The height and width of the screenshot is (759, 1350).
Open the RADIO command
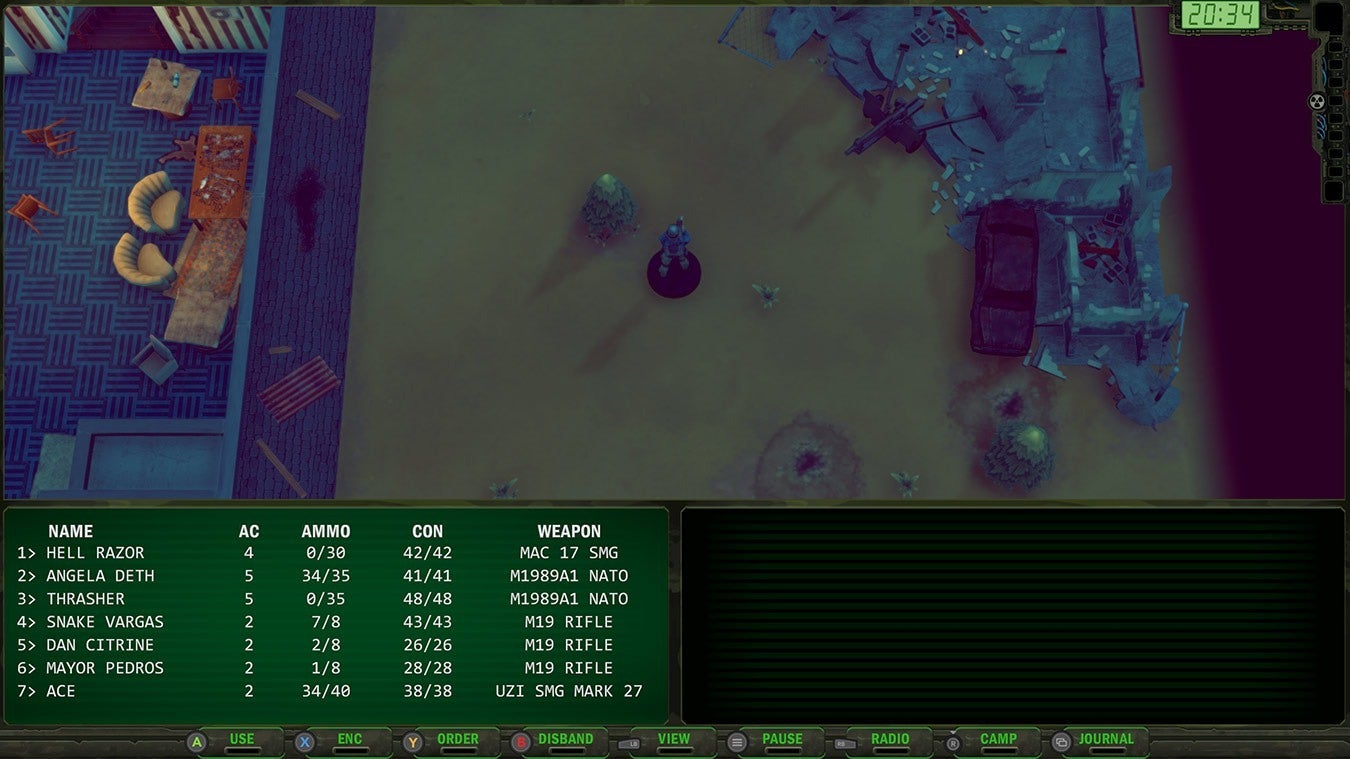tap(889, 740)
